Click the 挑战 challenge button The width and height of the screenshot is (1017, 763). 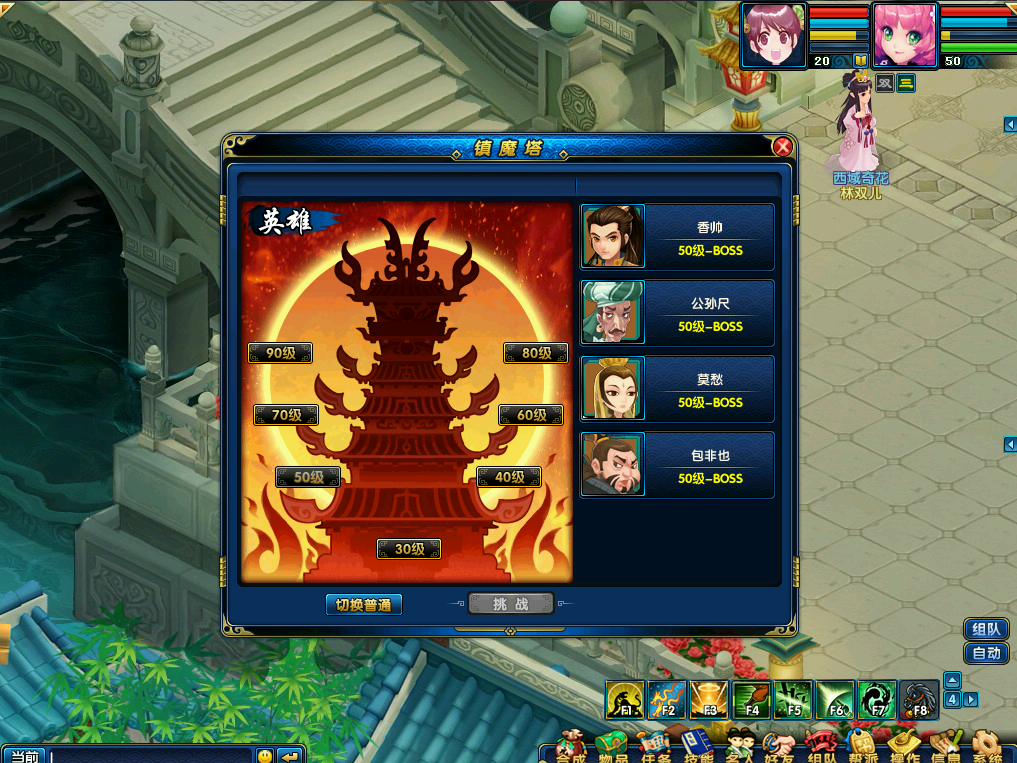[x=510, y=603]
